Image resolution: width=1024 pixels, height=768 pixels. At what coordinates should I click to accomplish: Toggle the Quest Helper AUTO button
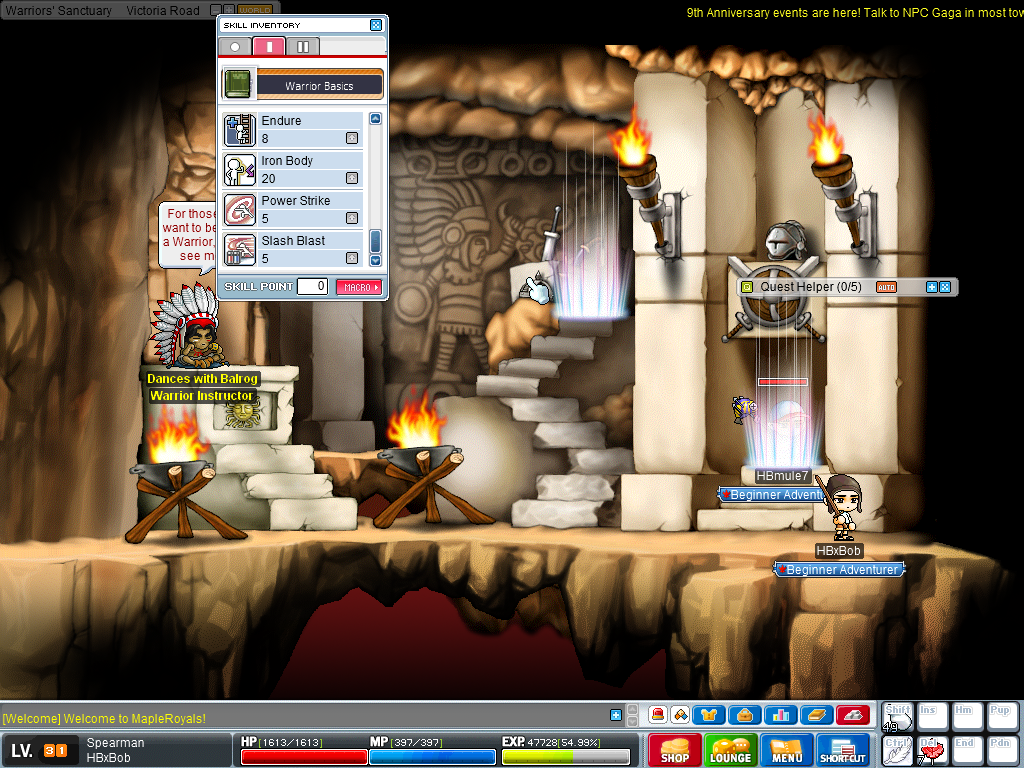pyautogui.click(x=886, y=287)
